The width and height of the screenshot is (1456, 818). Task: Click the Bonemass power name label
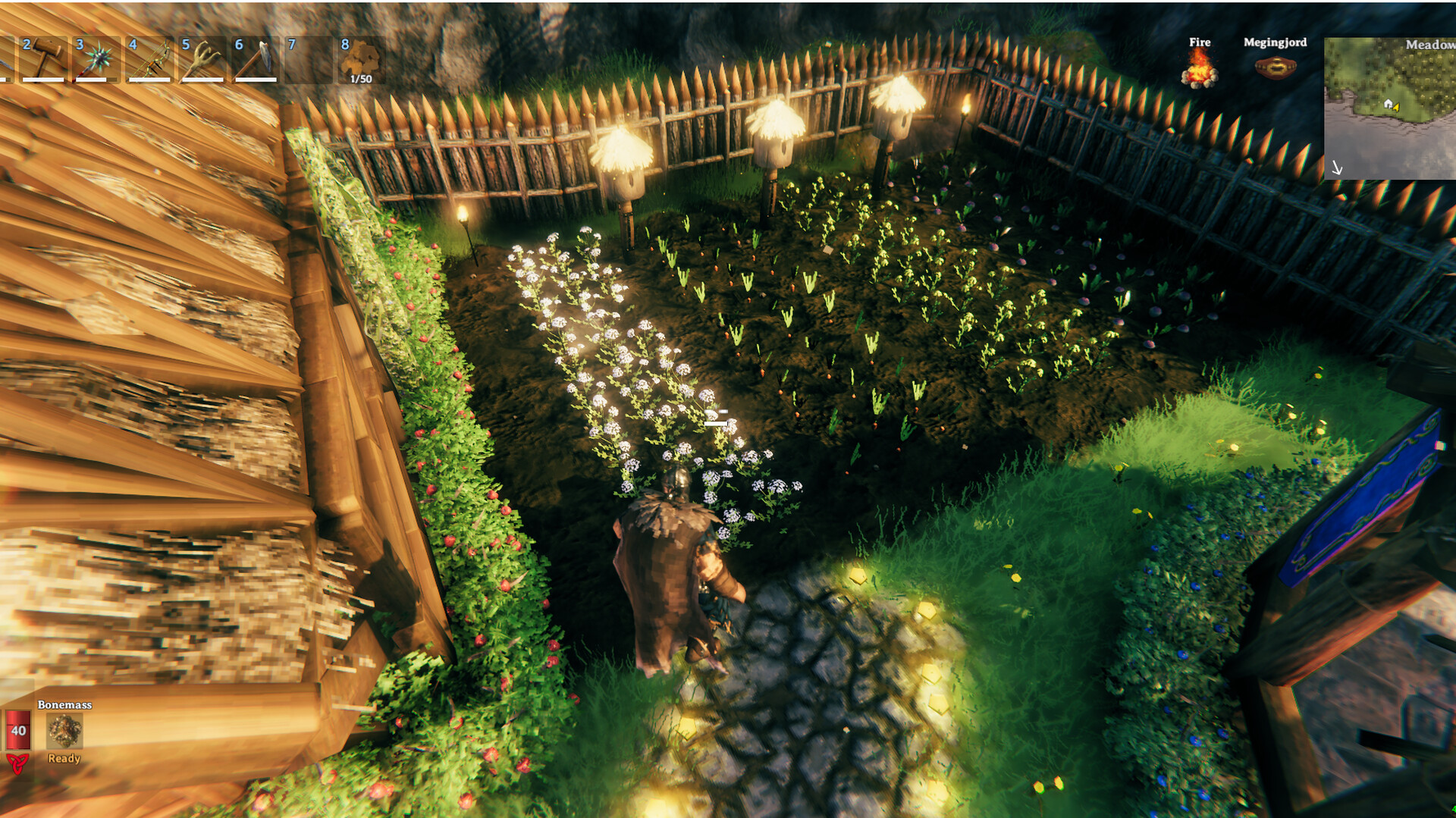click(x=64, y=705)
